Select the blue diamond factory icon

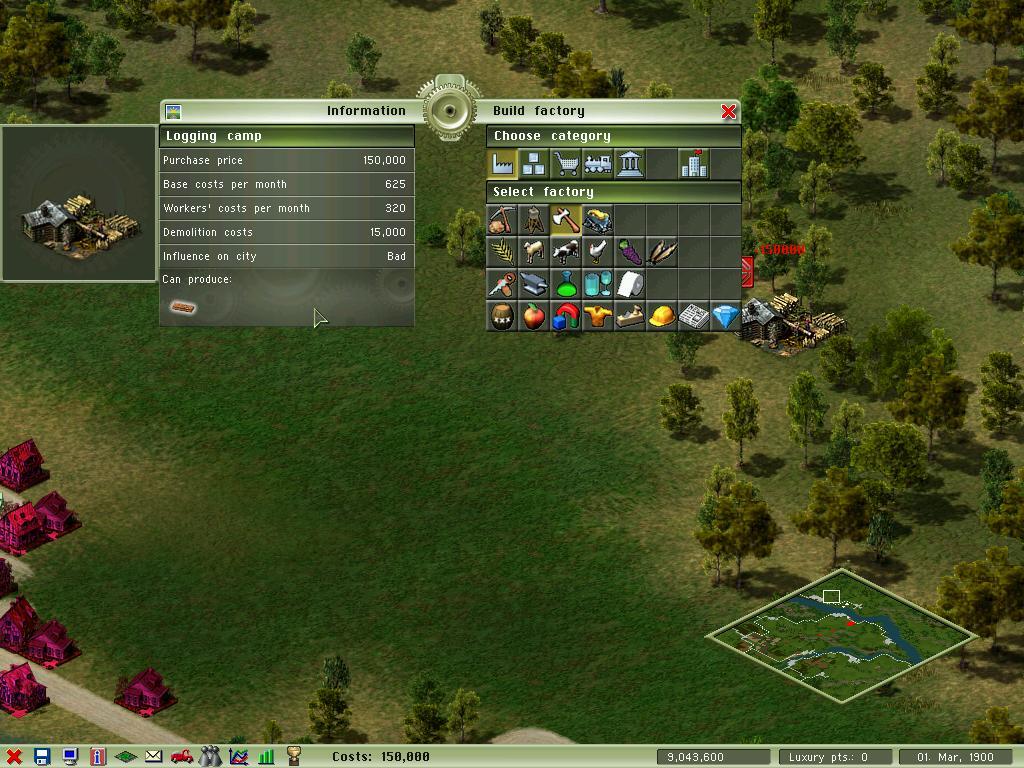point(725,317)
